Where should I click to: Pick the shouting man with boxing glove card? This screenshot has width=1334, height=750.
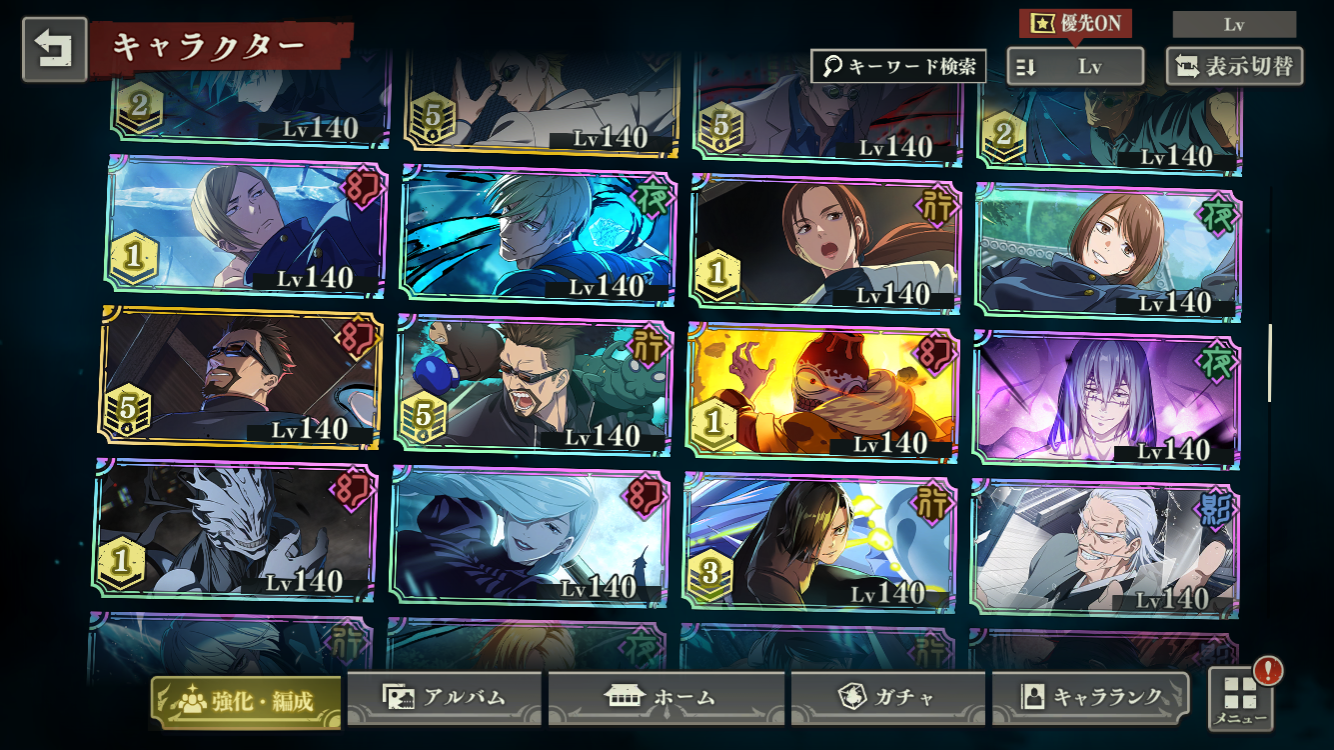point(534,385)
